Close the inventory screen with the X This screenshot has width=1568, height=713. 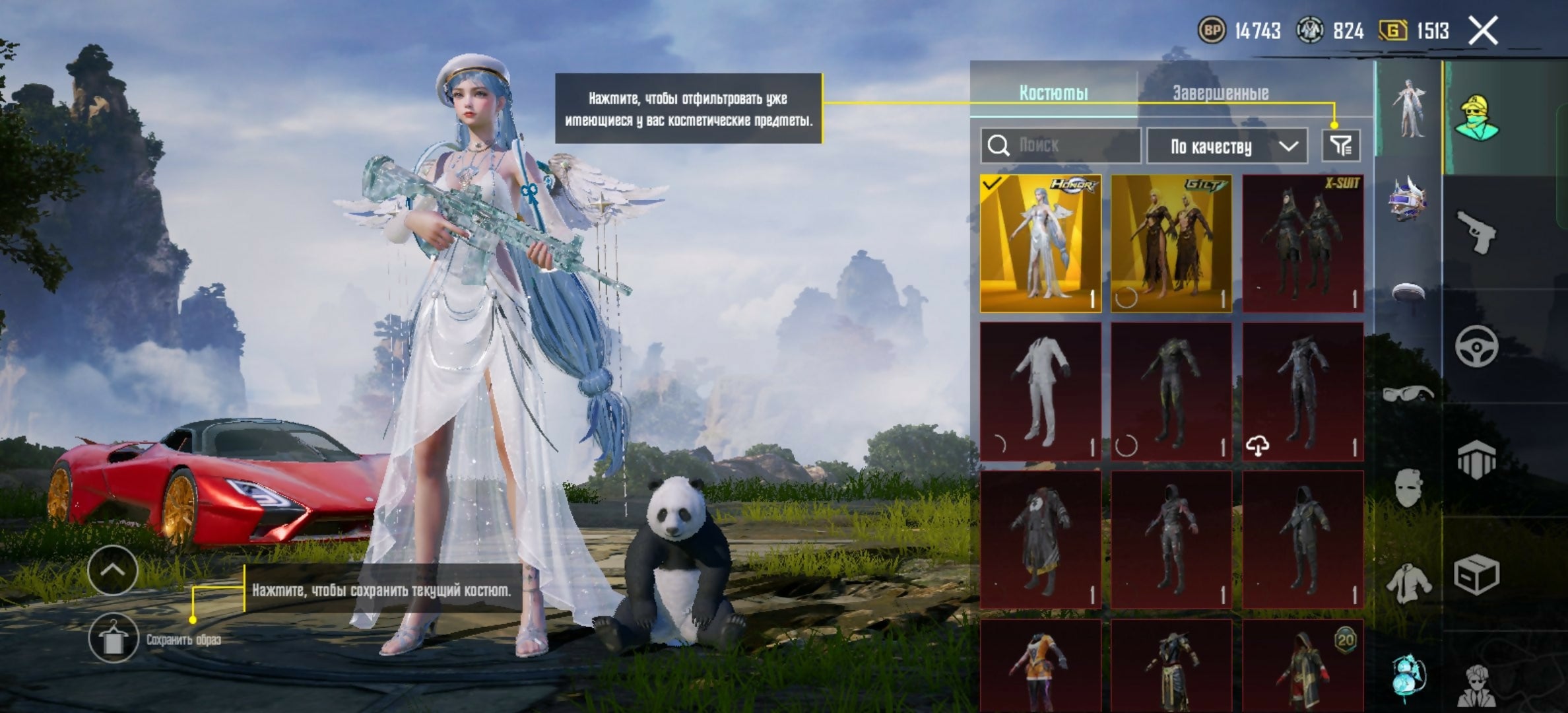point(1483,31)
